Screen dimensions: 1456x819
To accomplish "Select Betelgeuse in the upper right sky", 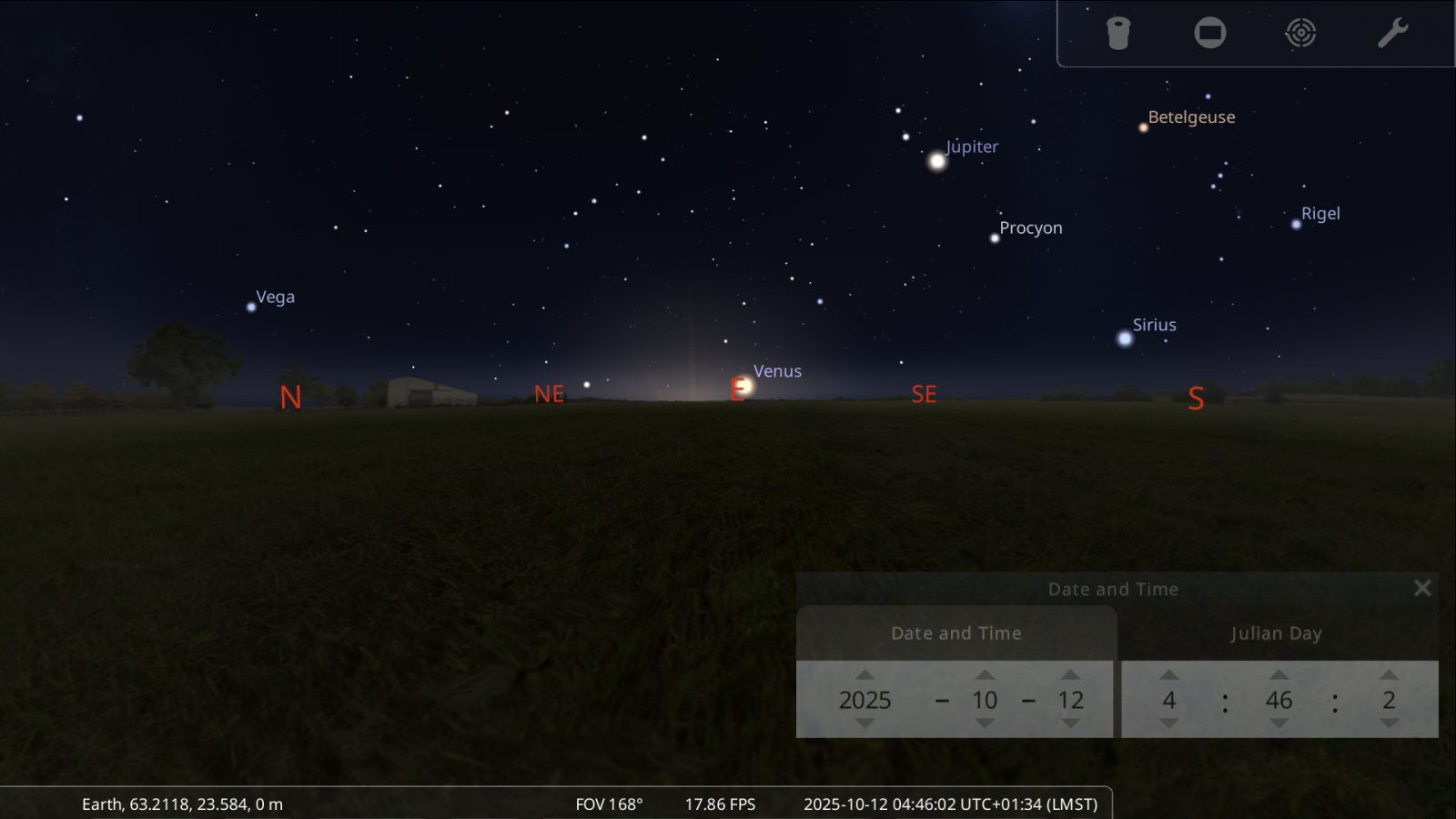I will [1143, 128].
